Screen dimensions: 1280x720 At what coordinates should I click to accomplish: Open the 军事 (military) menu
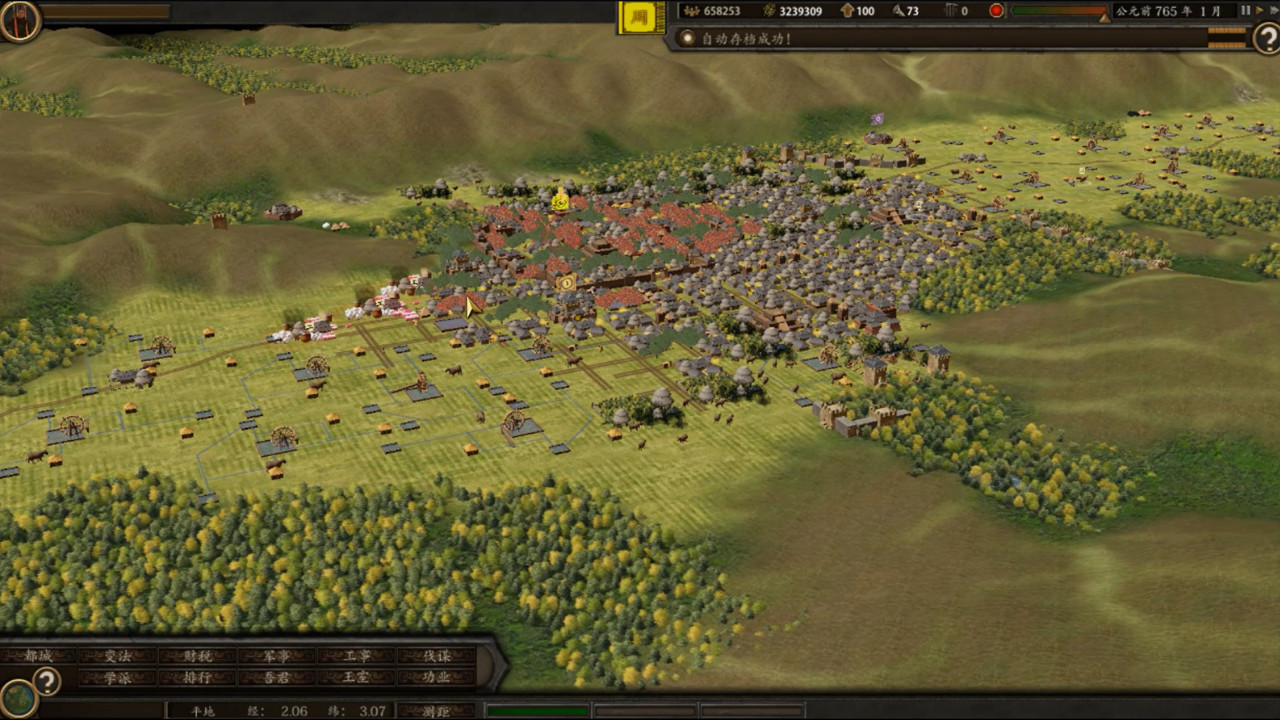click(277, 656)
